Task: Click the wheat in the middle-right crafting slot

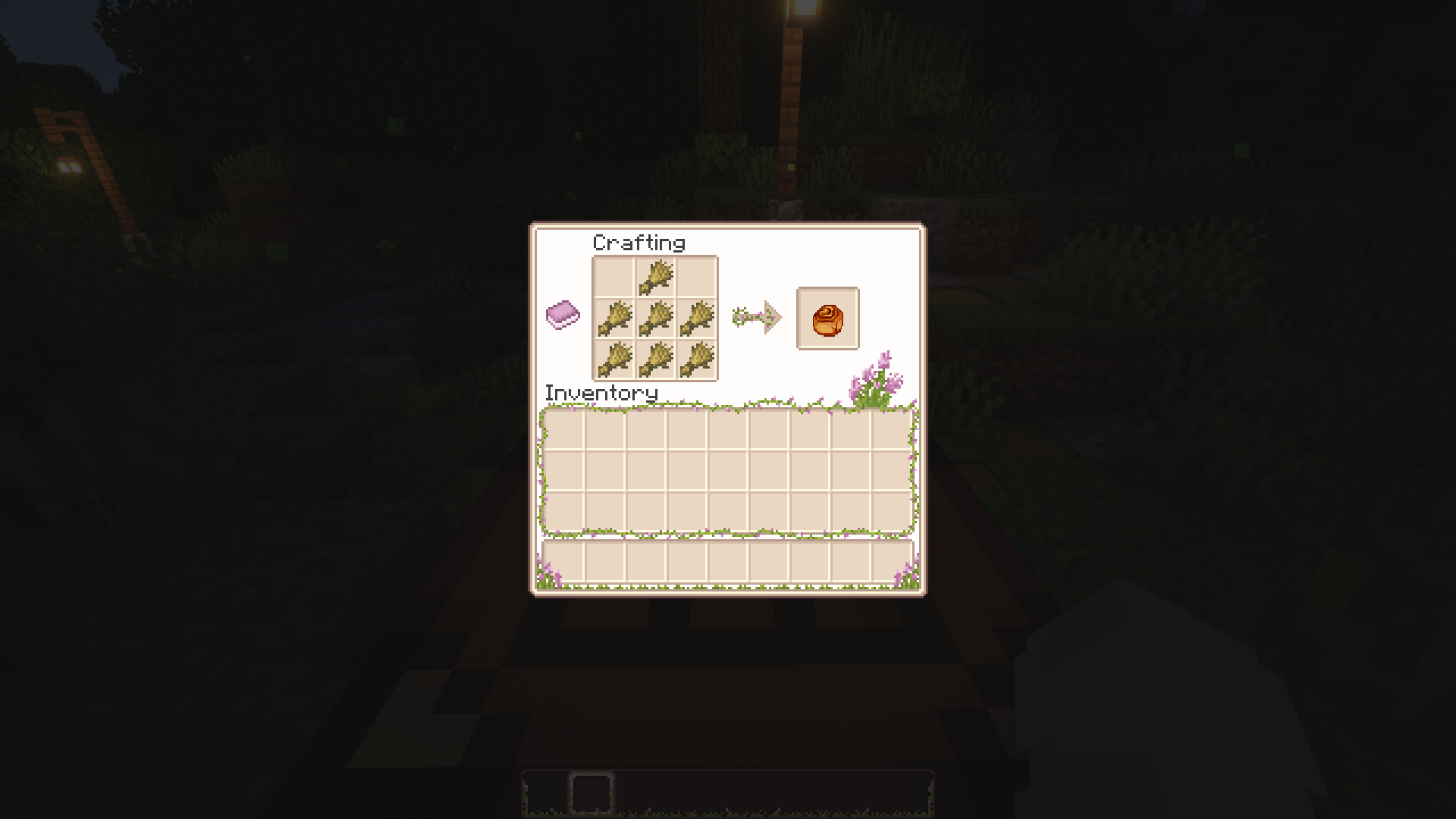Action: pos(696,316)
